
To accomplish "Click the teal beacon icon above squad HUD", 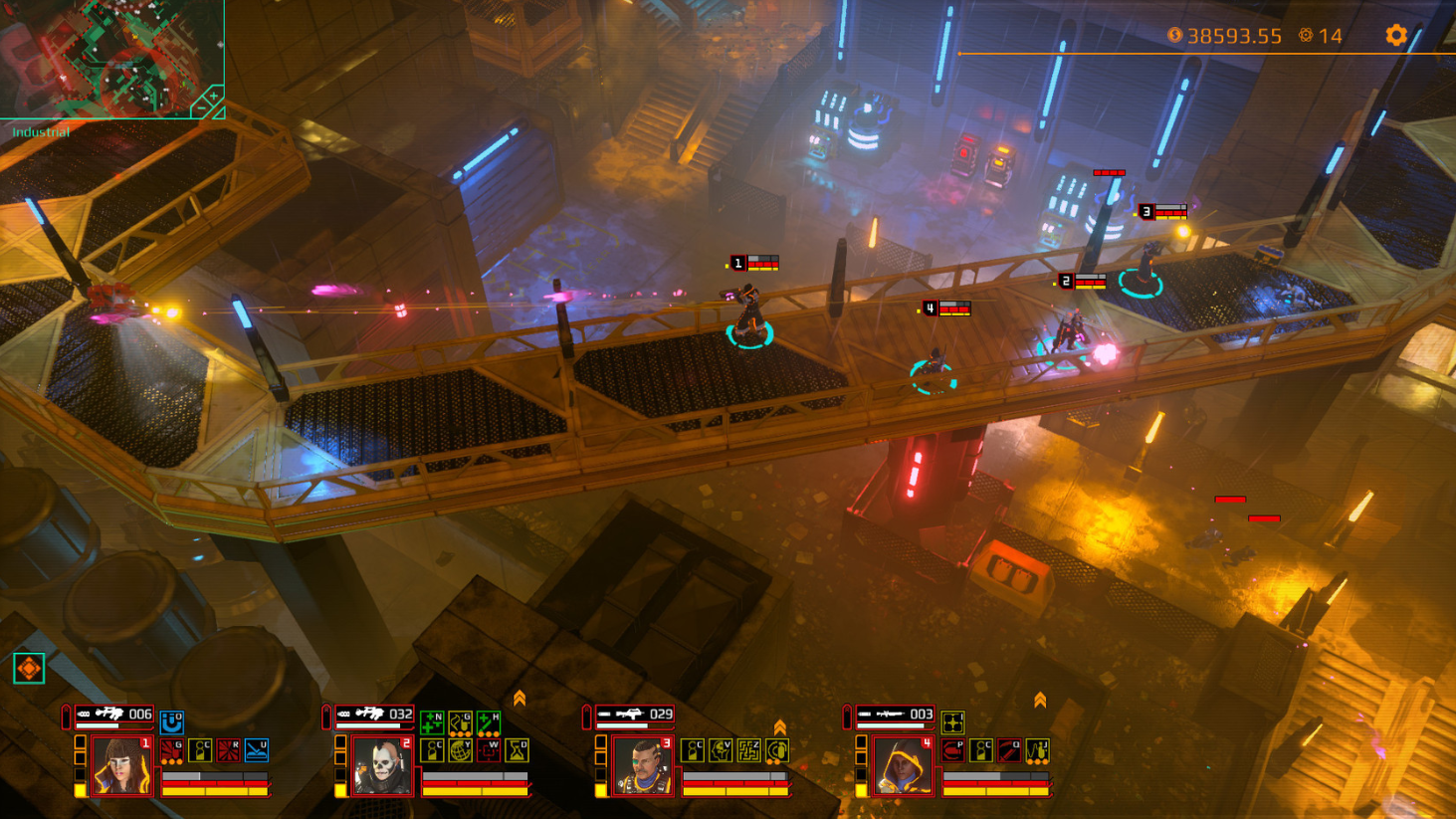I will coord(27,669).
